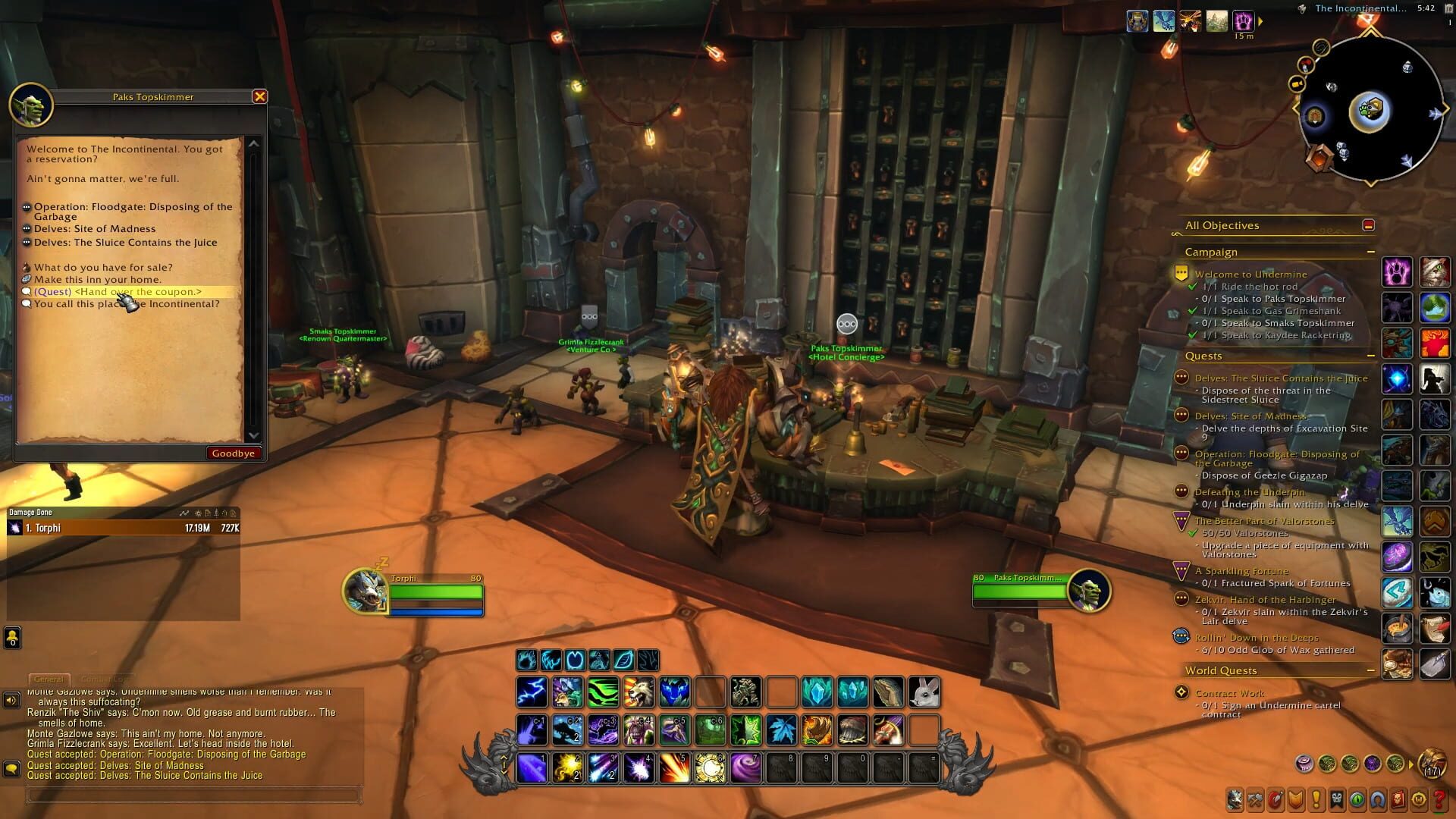Select the General chat tab
The image size is (1456, 819).
(49, 679)
